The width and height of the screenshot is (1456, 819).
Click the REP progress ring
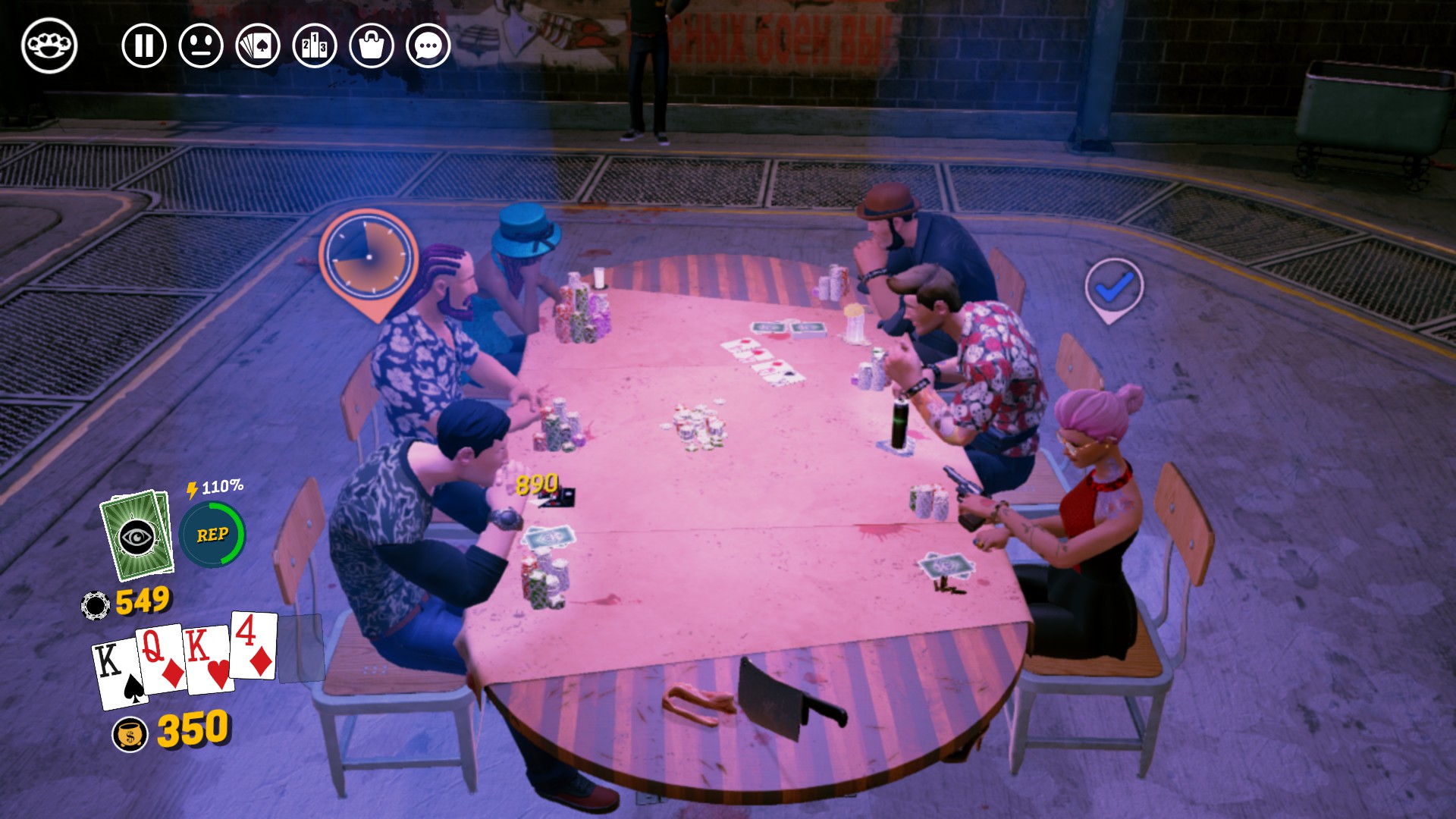tap(213, 535)
